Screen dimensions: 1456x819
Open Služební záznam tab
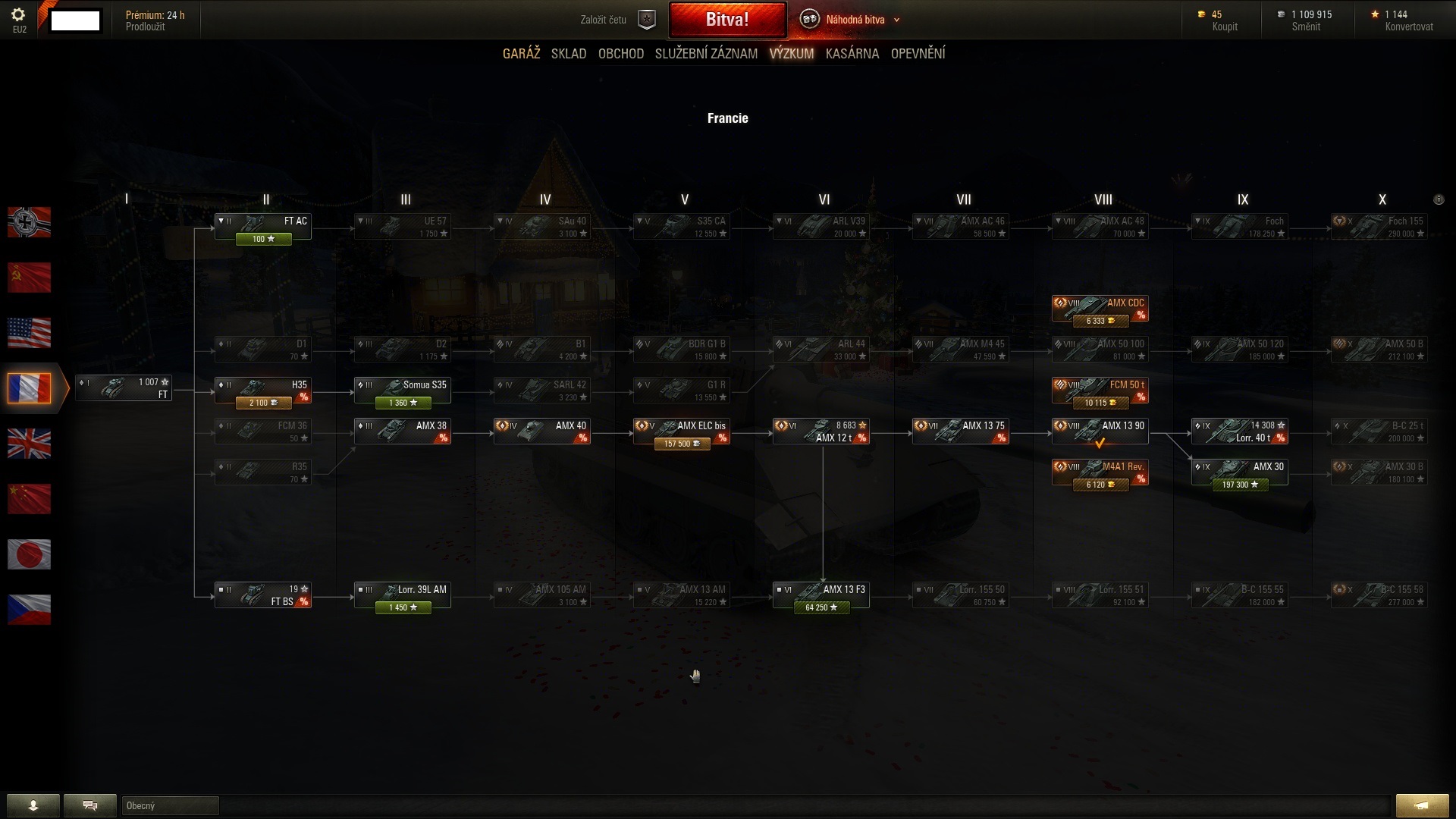point(706,54)
